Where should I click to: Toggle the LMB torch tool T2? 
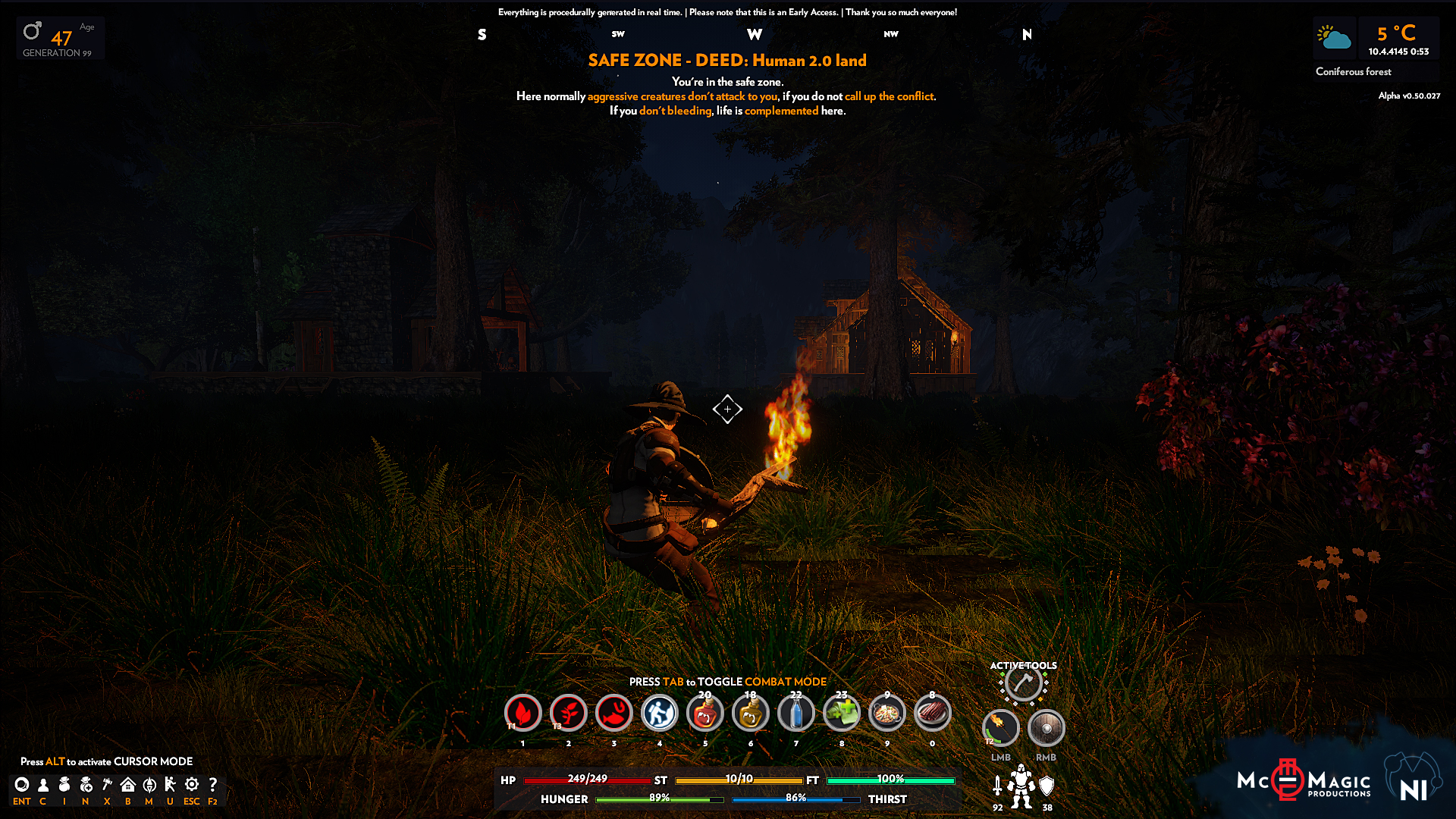click(1001, 728)
